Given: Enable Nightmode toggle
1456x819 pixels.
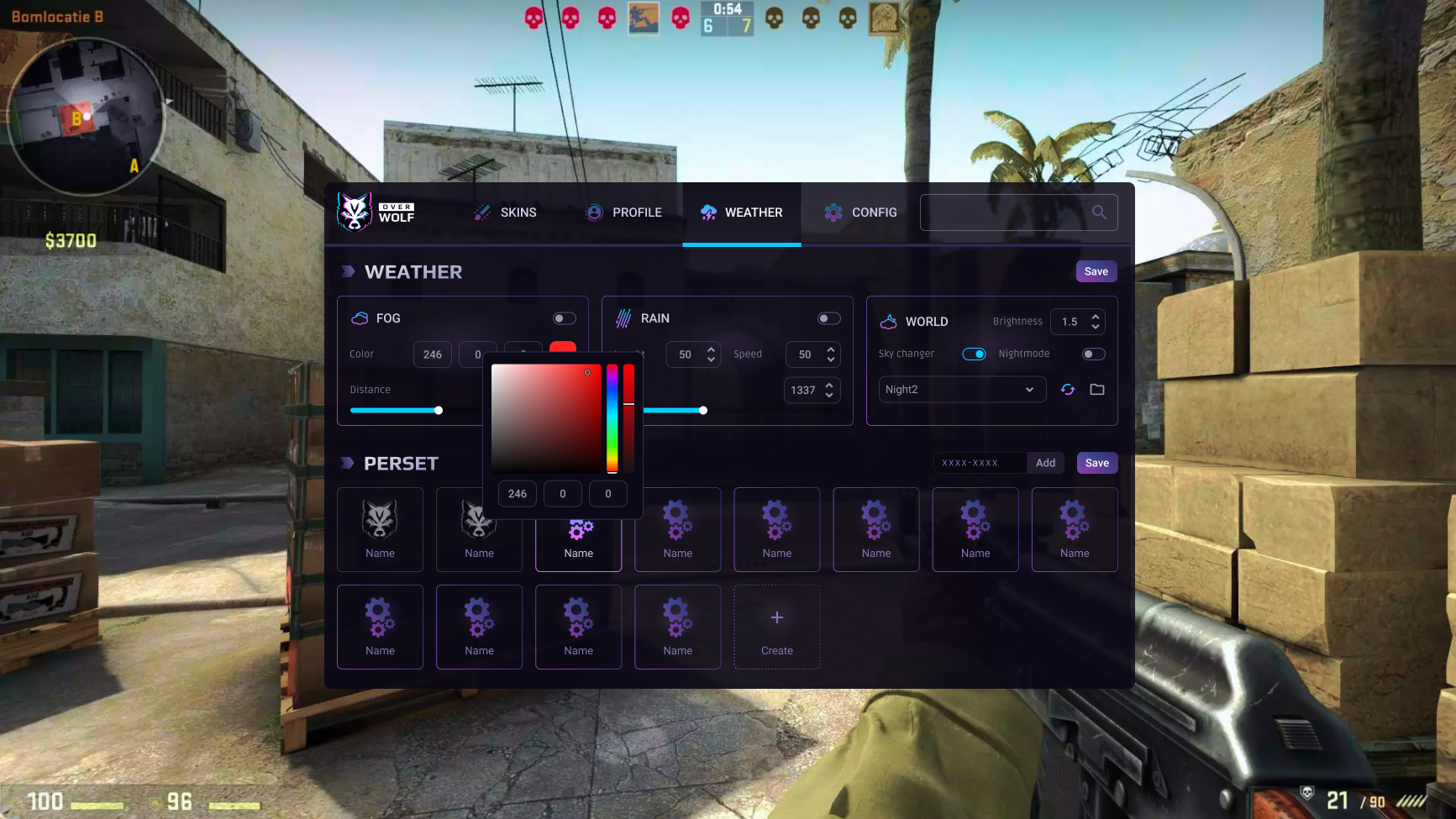Looking at the screenshot, I should click(1093, 354).
